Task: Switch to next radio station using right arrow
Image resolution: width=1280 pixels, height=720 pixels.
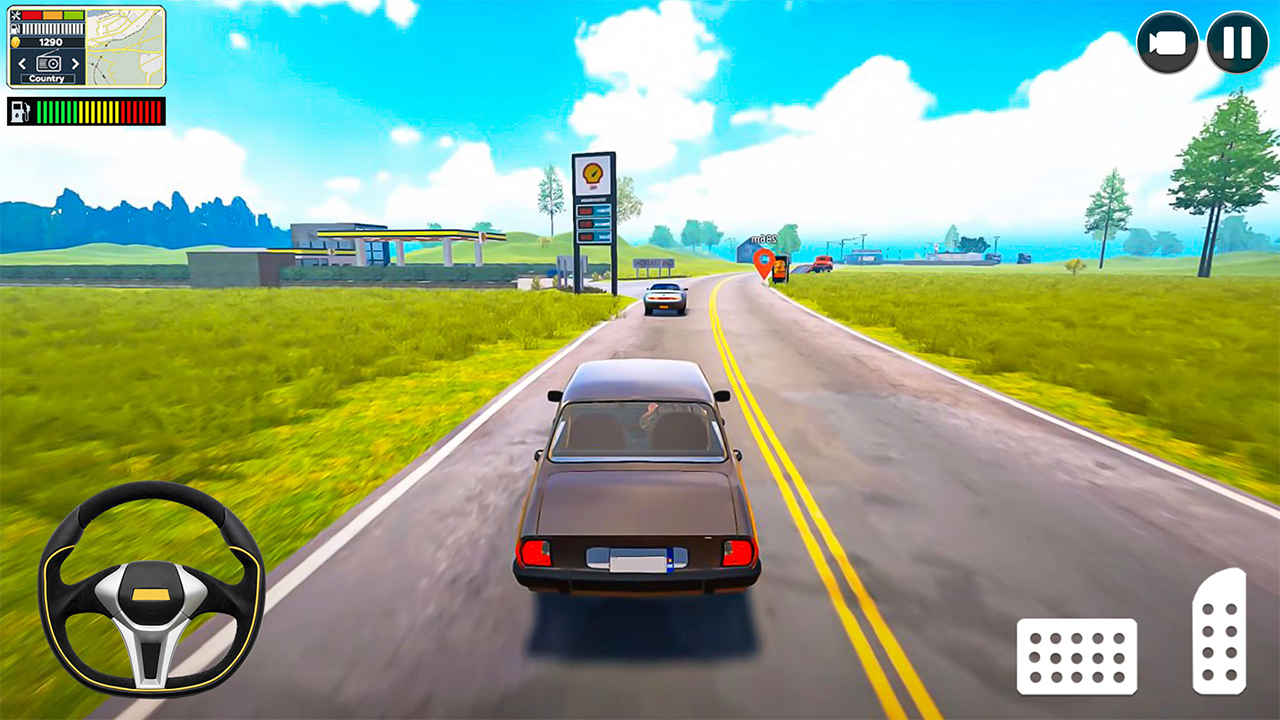Action: (x=75, y=64)
